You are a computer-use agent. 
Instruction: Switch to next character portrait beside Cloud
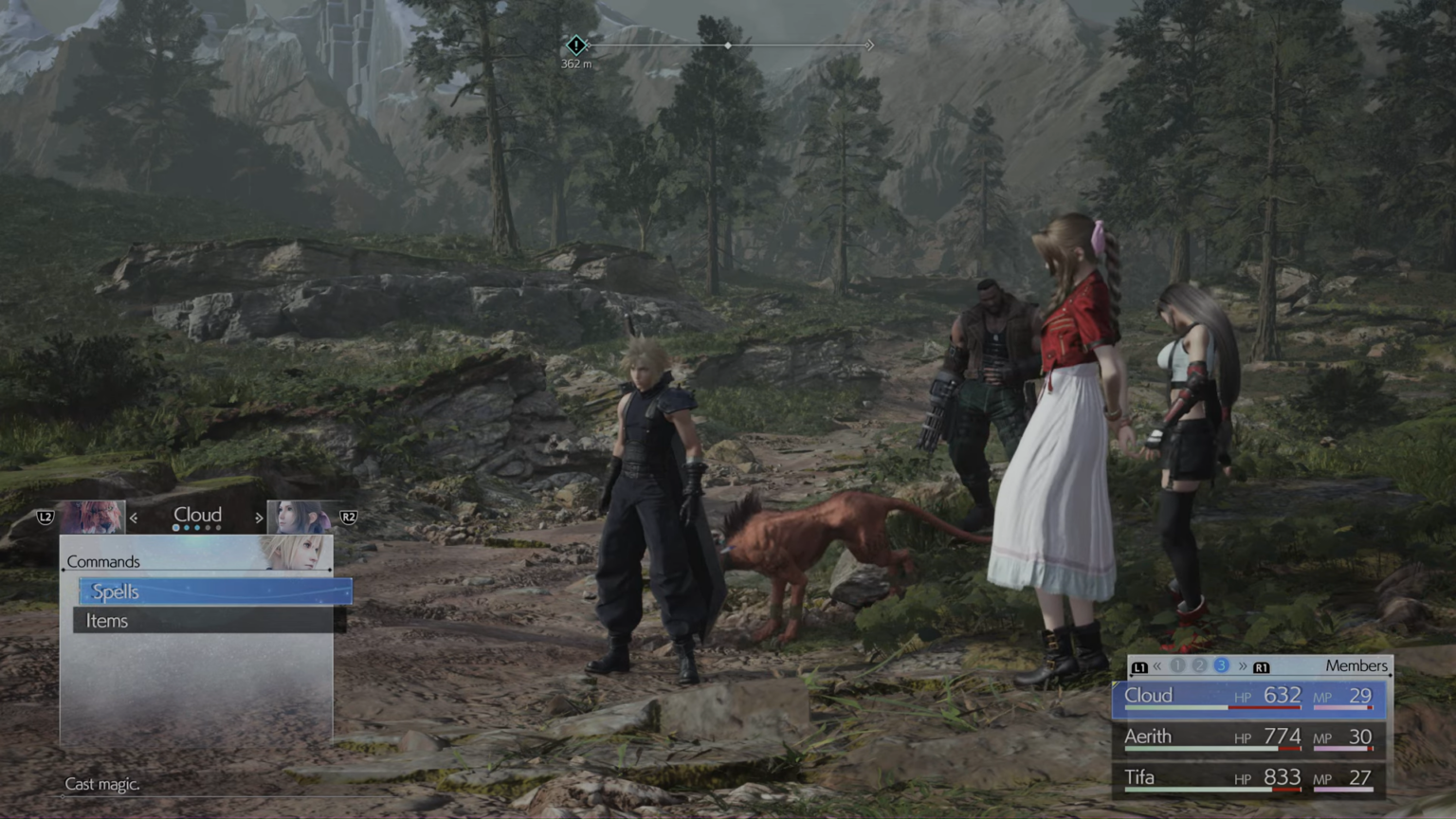tap(300, 518)
